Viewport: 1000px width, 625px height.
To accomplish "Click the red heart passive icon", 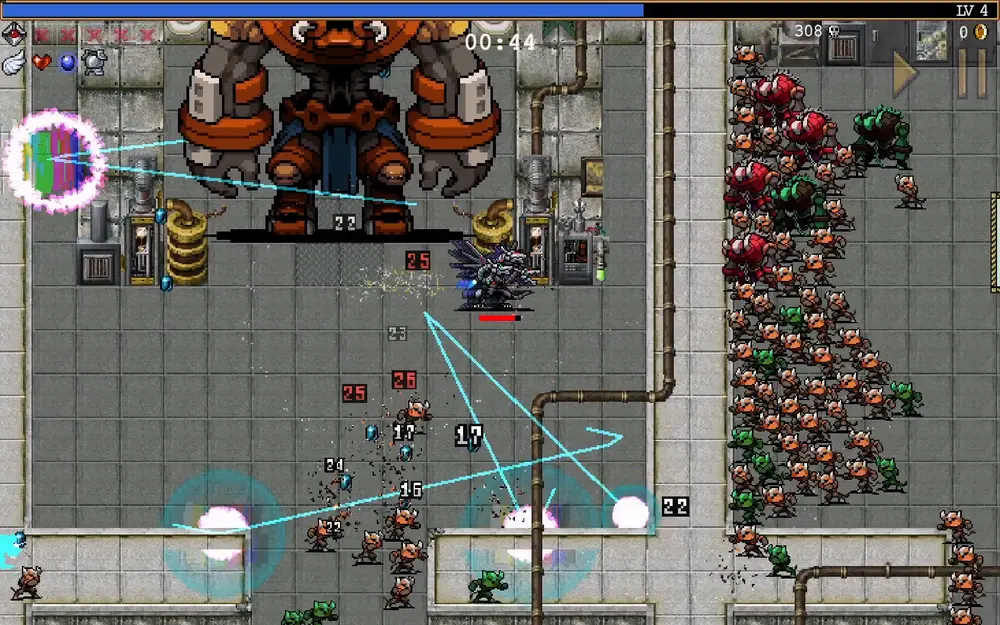I will pyautogui.click(x=41, y=62).
